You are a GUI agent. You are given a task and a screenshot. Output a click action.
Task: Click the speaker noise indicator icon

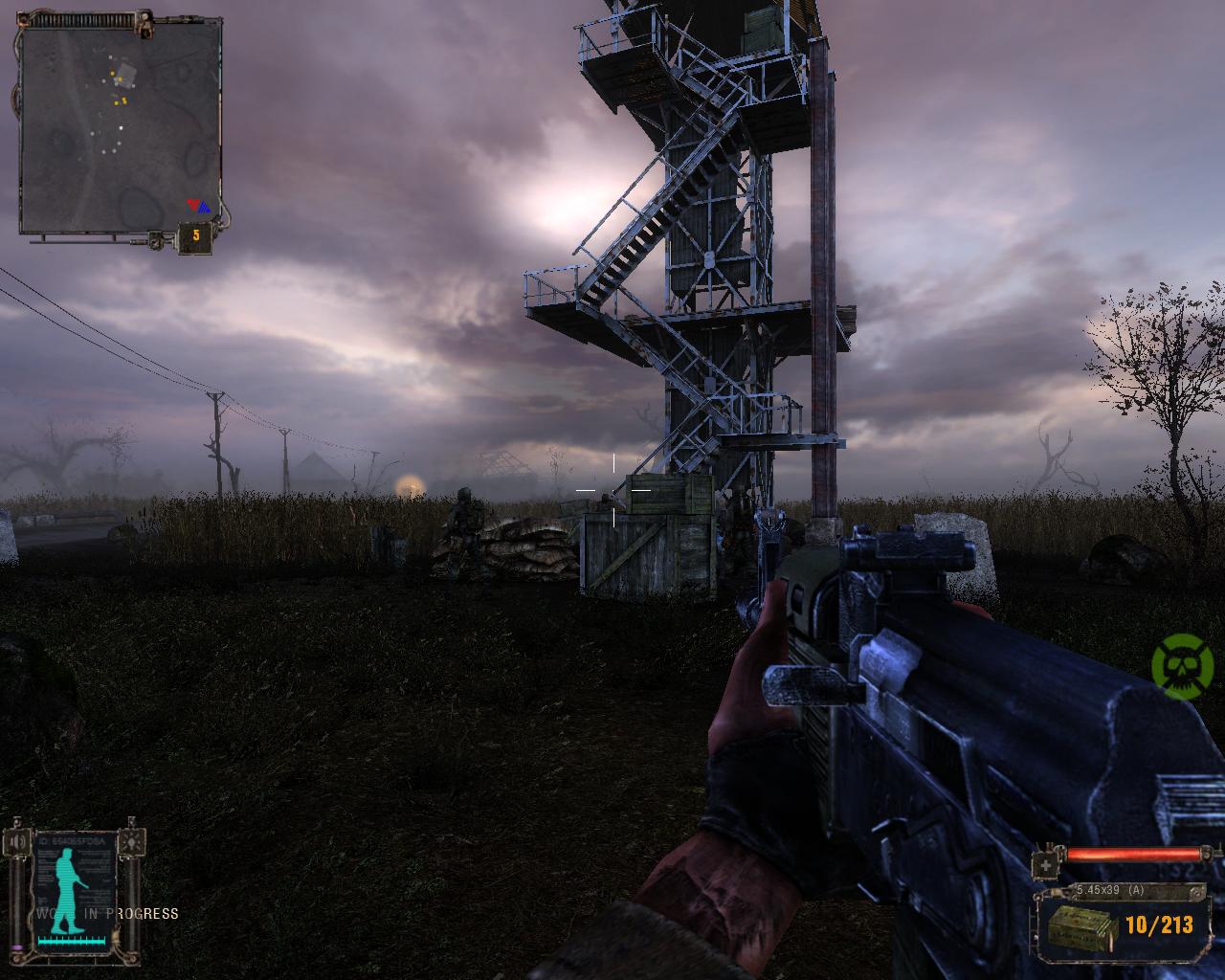click(17, 843)
